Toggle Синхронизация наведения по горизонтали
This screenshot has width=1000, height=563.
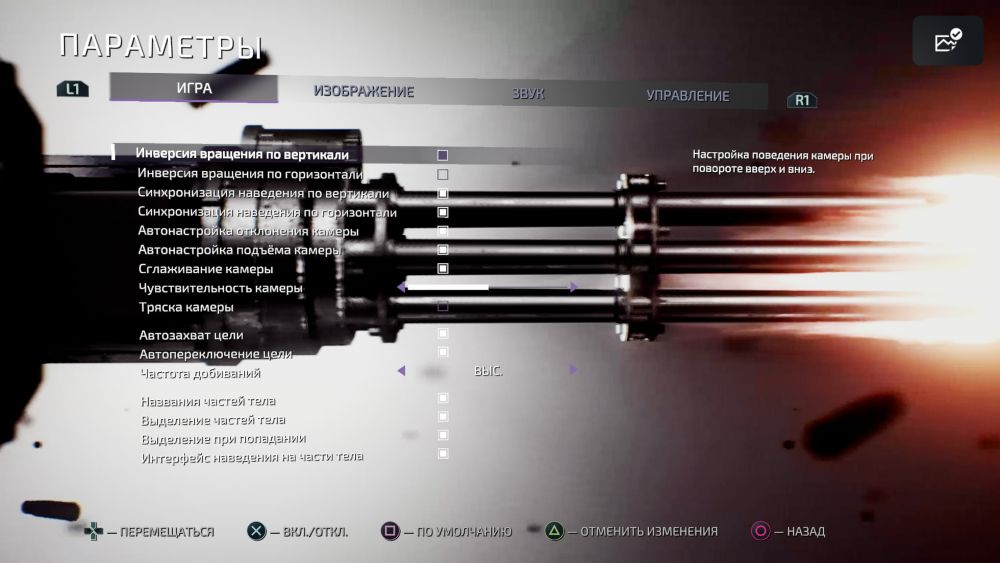[442, 212]
